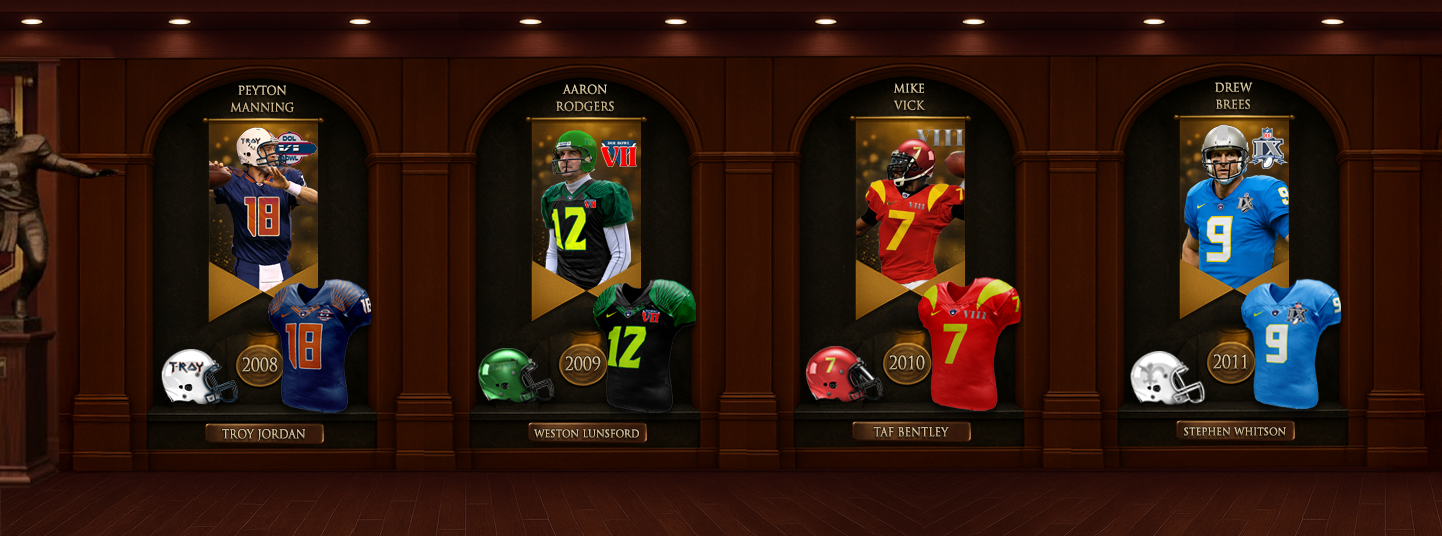Viewport: 1442px width, 536px height.
Task: Select the 2008 year medallion
Action: [x=259, y=364]
